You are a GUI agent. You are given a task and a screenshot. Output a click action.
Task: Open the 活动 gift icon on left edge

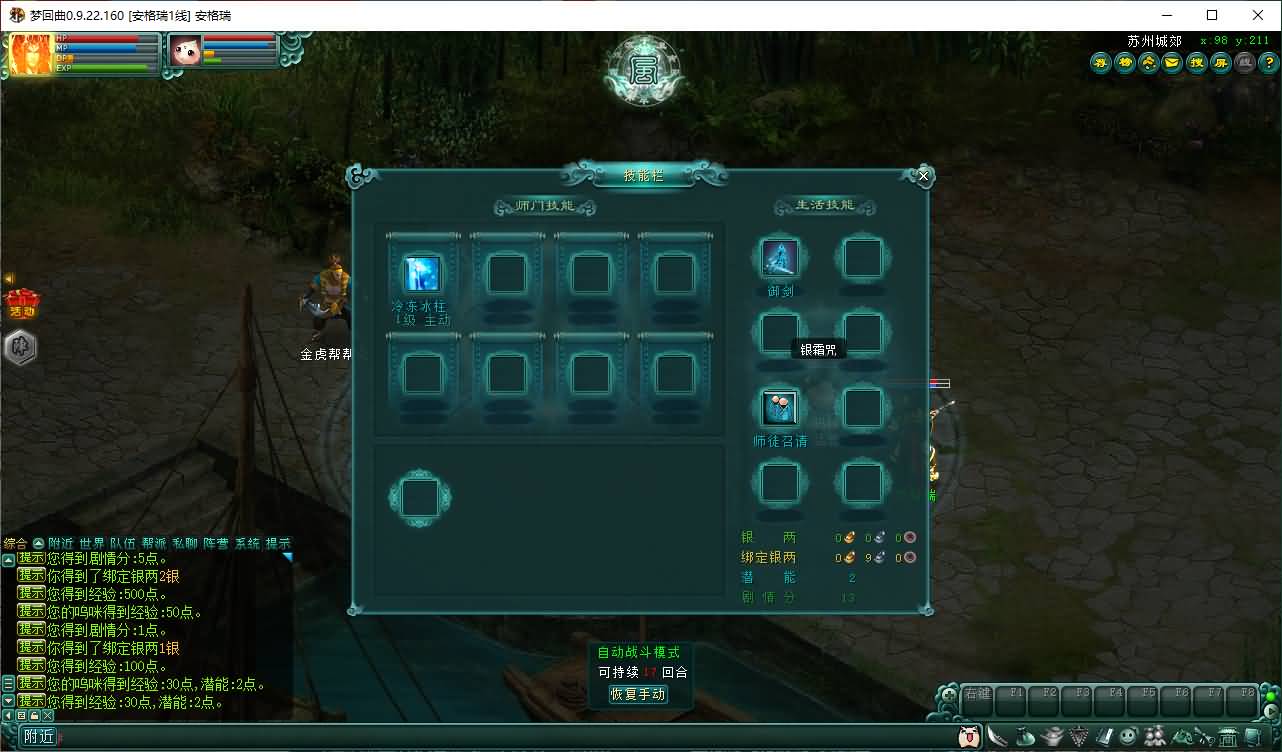[x=20, y=301]
